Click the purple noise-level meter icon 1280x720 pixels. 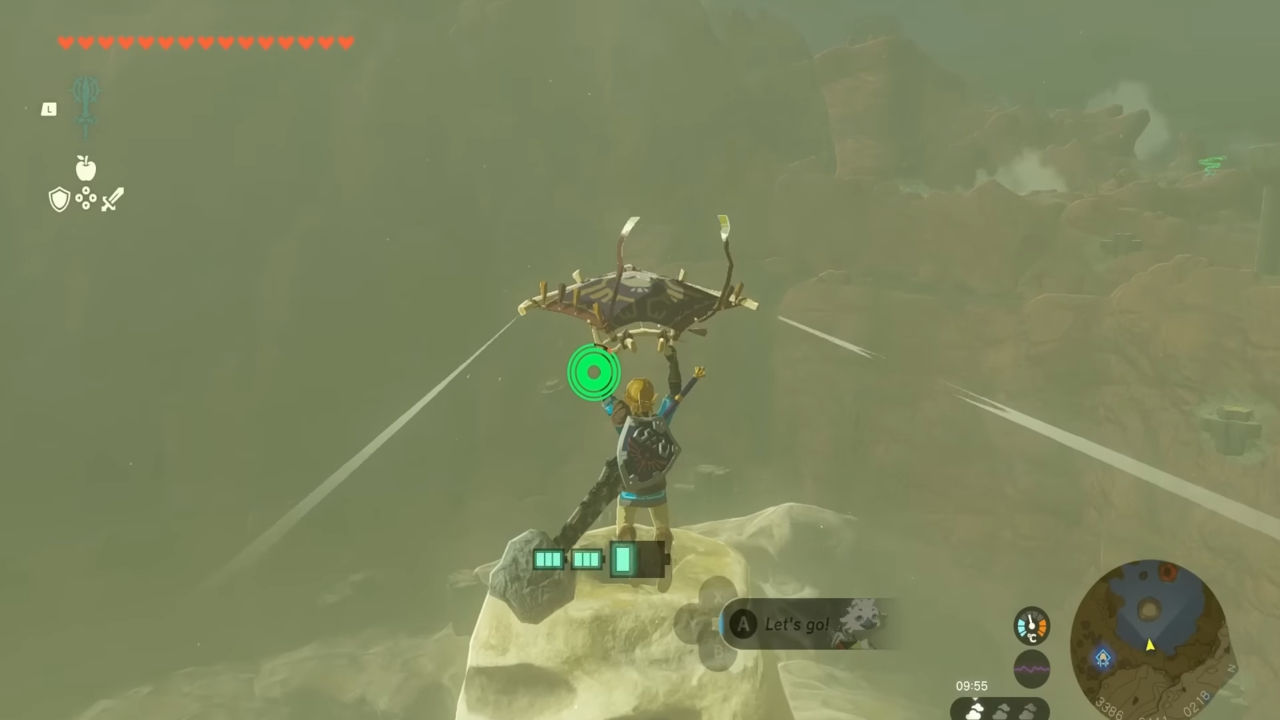pos(1030,667)
